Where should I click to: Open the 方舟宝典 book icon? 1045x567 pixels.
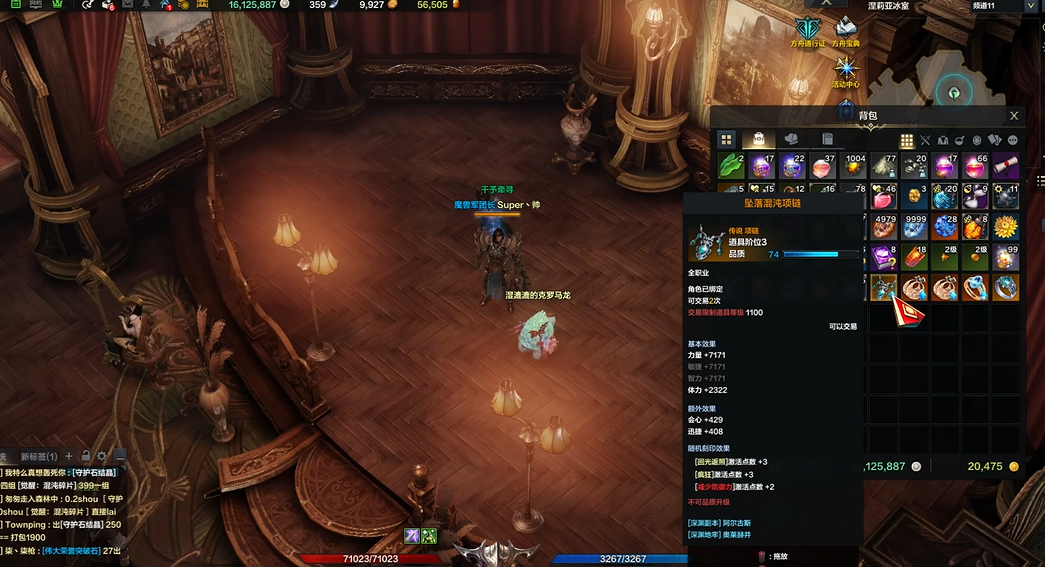(846, 29)
